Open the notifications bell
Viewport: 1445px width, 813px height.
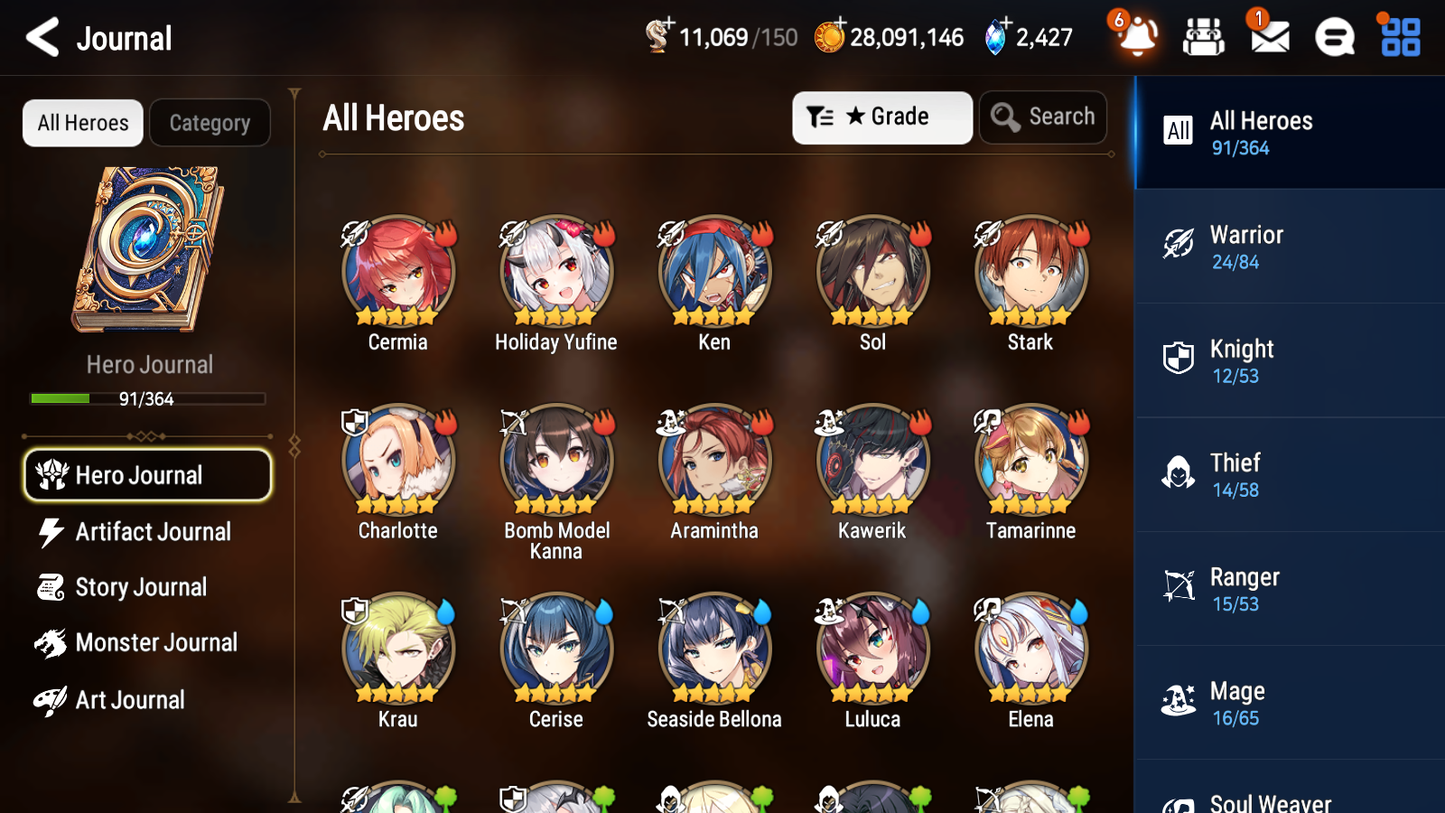[x=1137, y=36]
